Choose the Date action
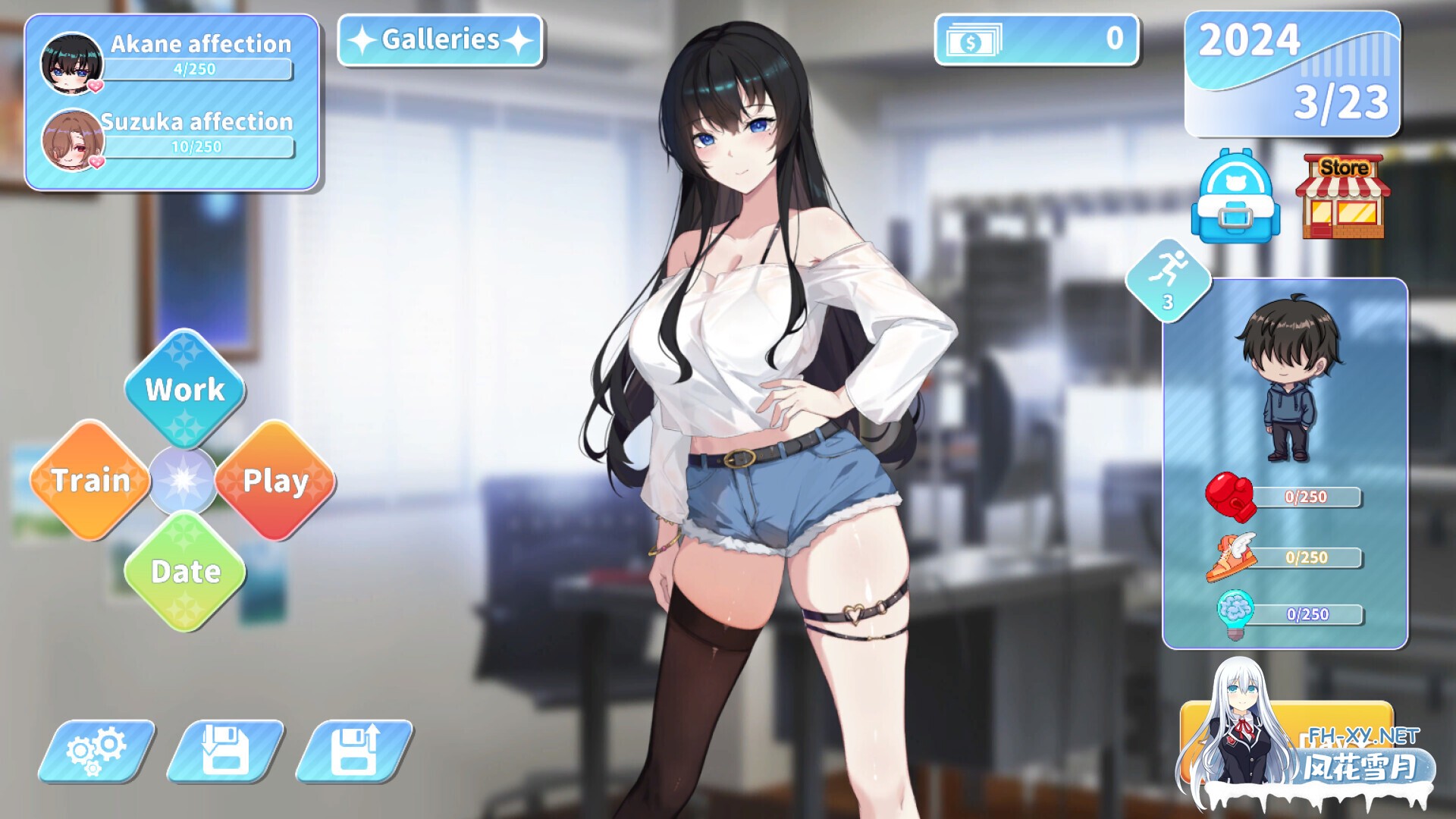 tap(184, 573)
